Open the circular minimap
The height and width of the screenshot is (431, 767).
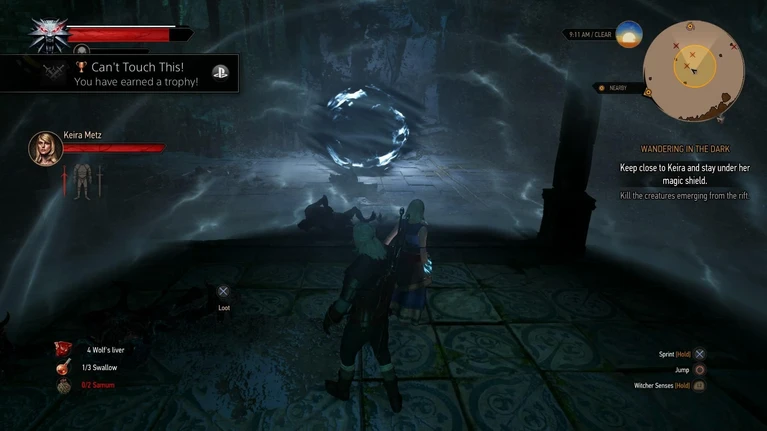pos(691,68)
